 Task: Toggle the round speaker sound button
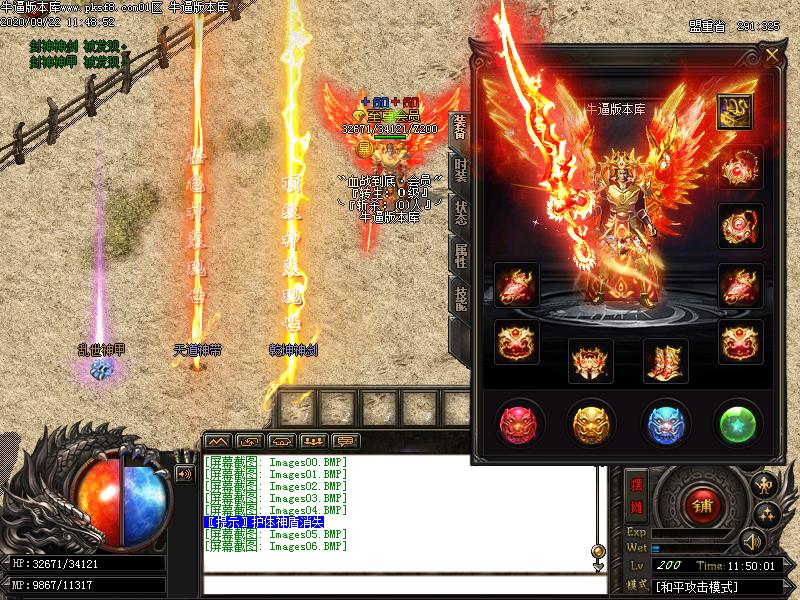click(750, 541)
